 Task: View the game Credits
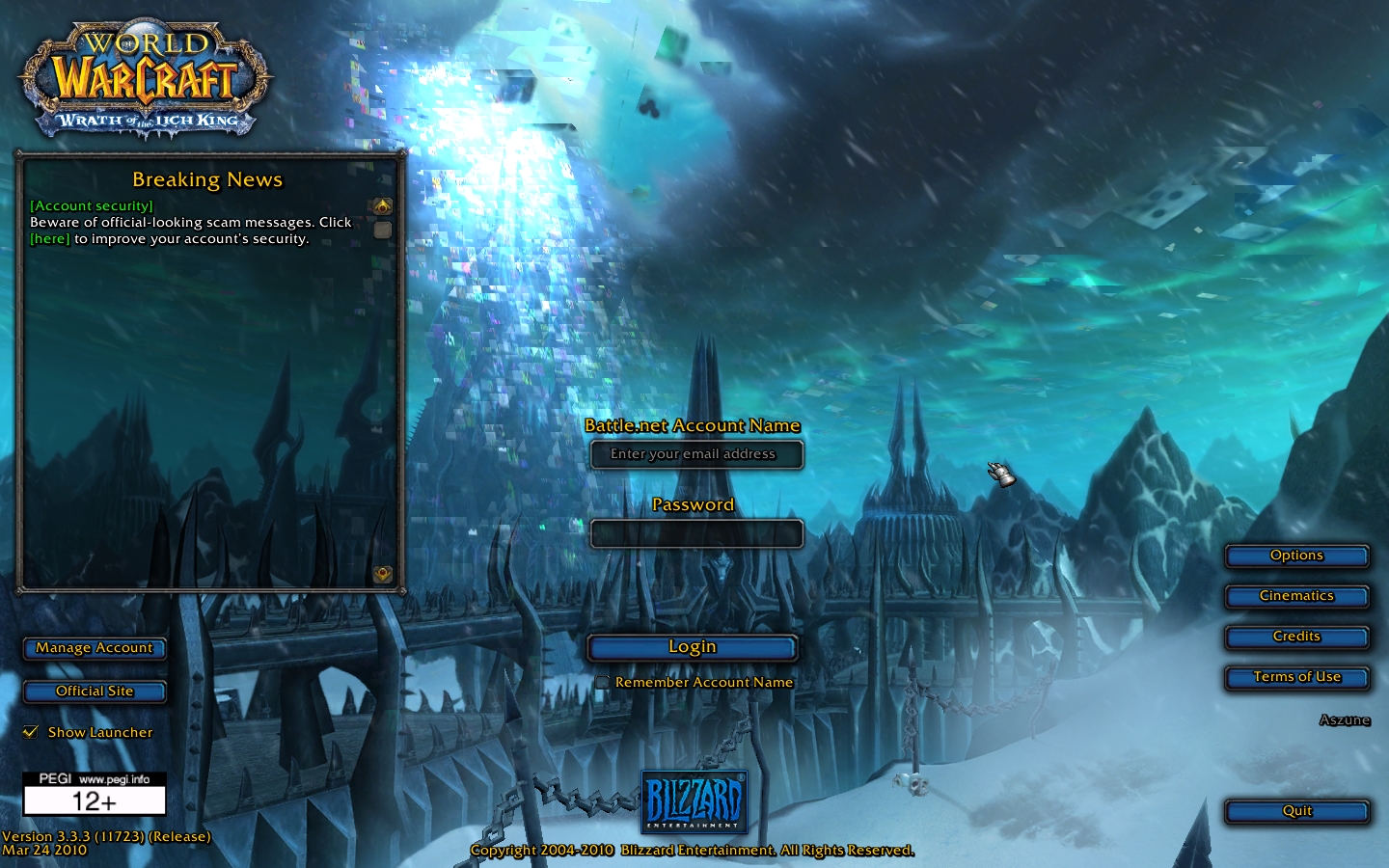coord(1296,637)
